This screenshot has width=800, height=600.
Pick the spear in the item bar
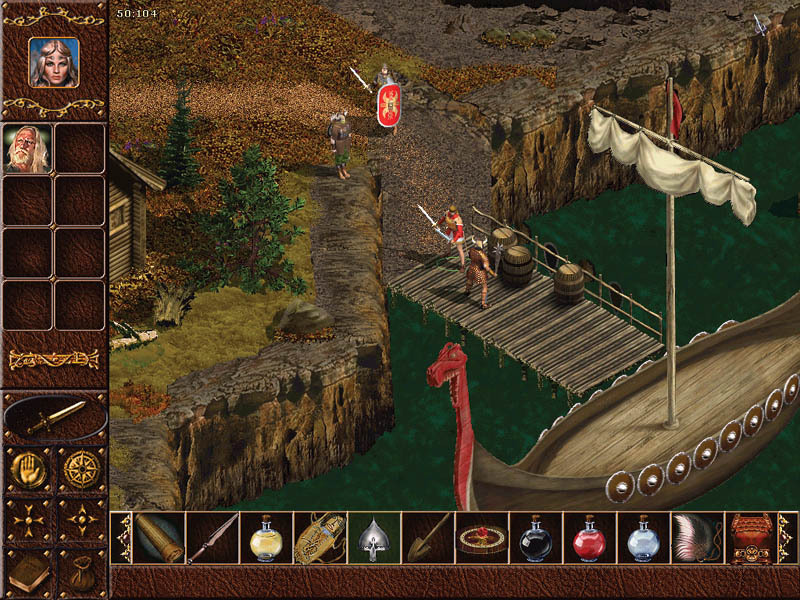point(212,538)
